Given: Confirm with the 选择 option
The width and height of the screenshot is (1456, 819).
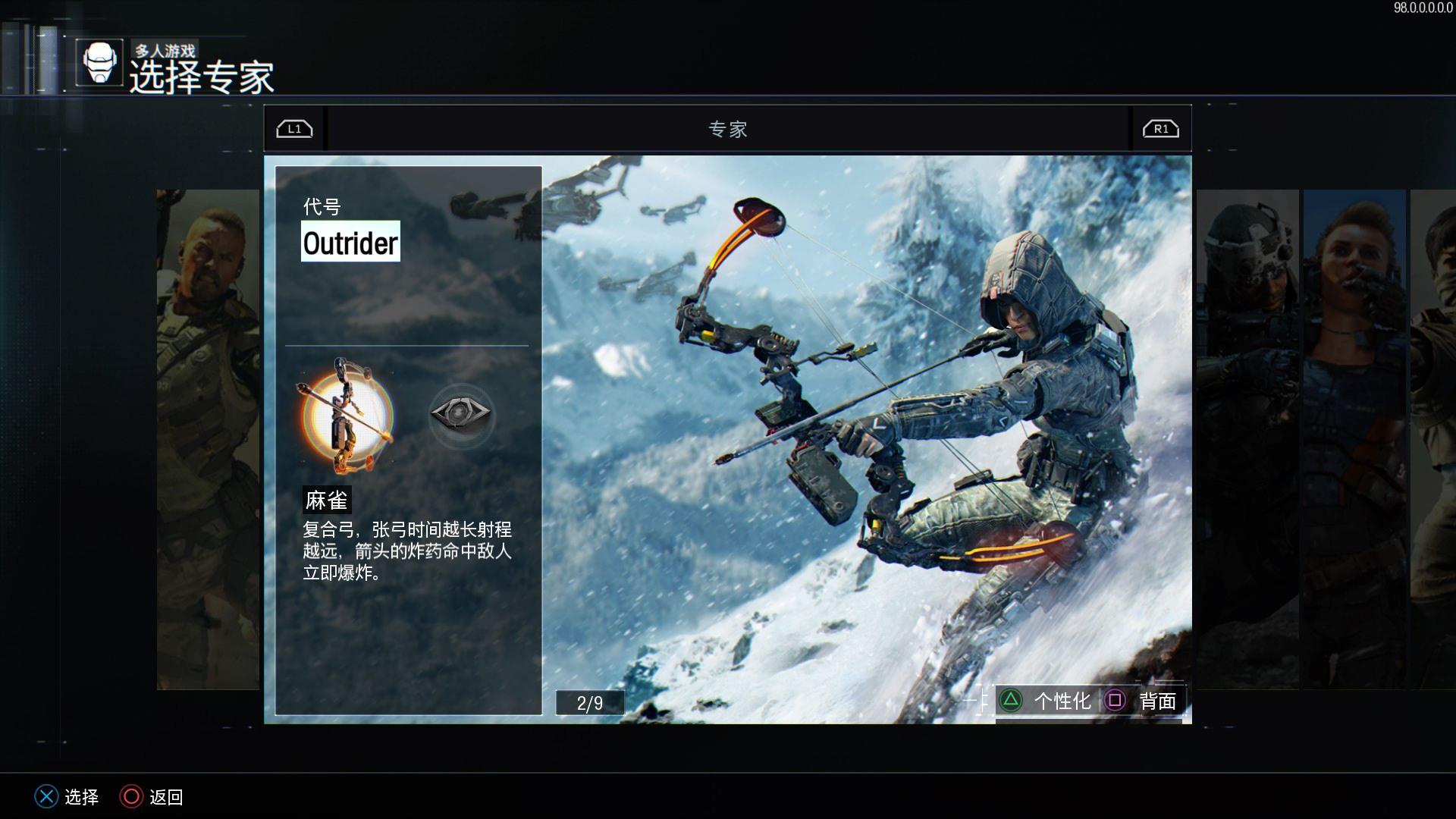Looking at the screenshot, I should click(x=67, y=796).
